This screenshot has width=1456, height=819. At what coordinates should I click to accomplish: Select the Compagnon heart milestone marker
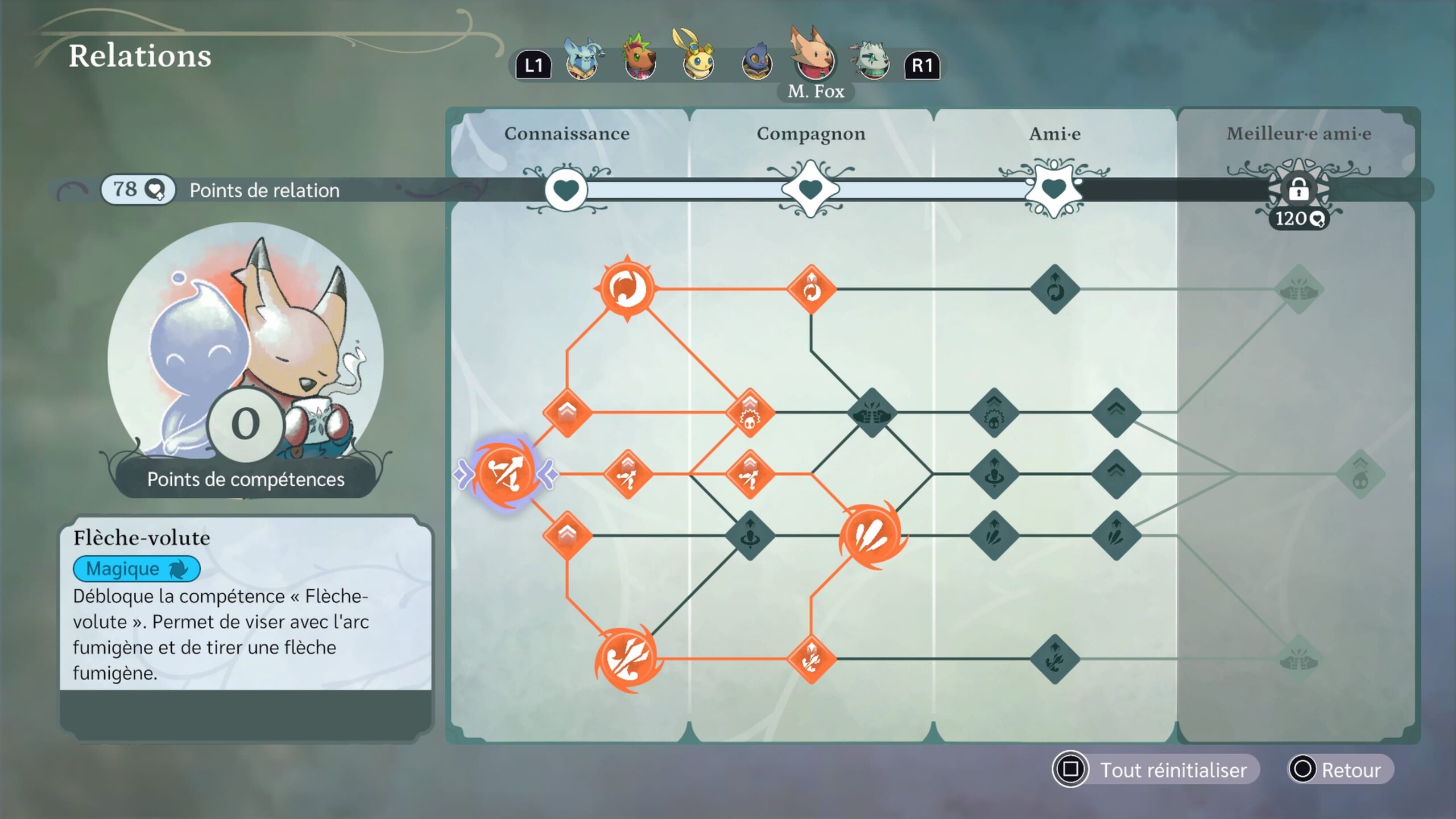pyautogui.click(x=810, y=189)
